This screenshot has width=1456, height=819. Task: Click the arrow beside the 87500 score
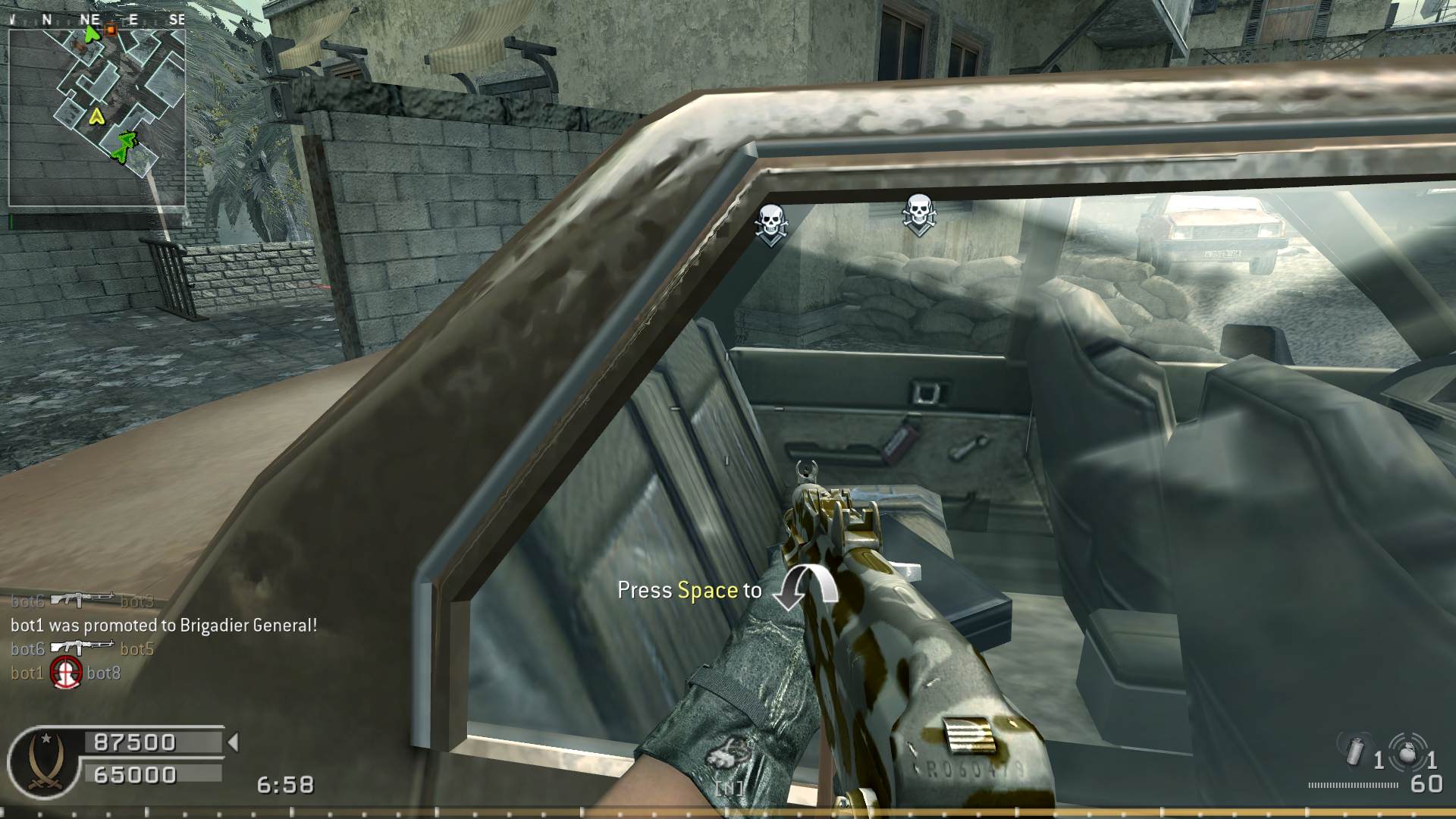coord(233,742)
